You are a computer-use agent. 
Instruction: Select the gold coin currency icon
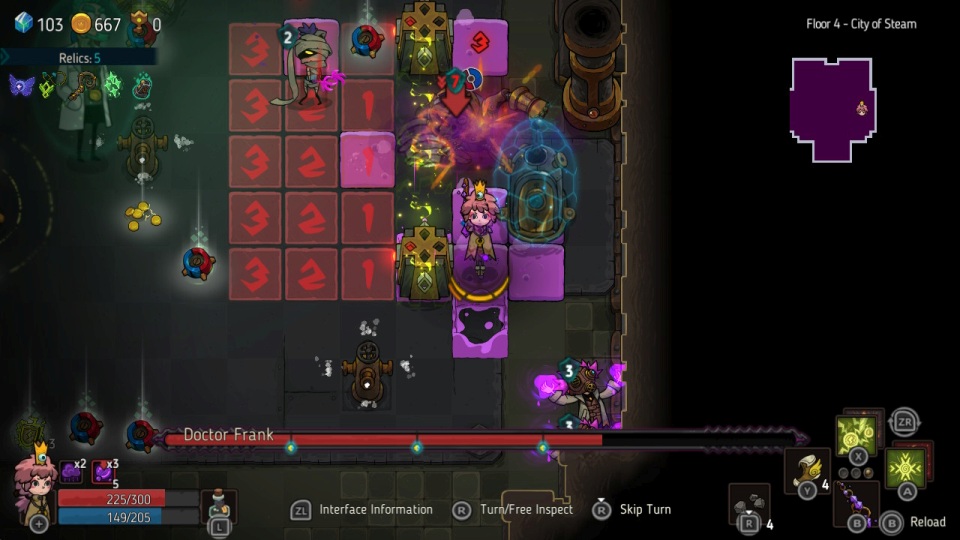[x=81, y=24]
